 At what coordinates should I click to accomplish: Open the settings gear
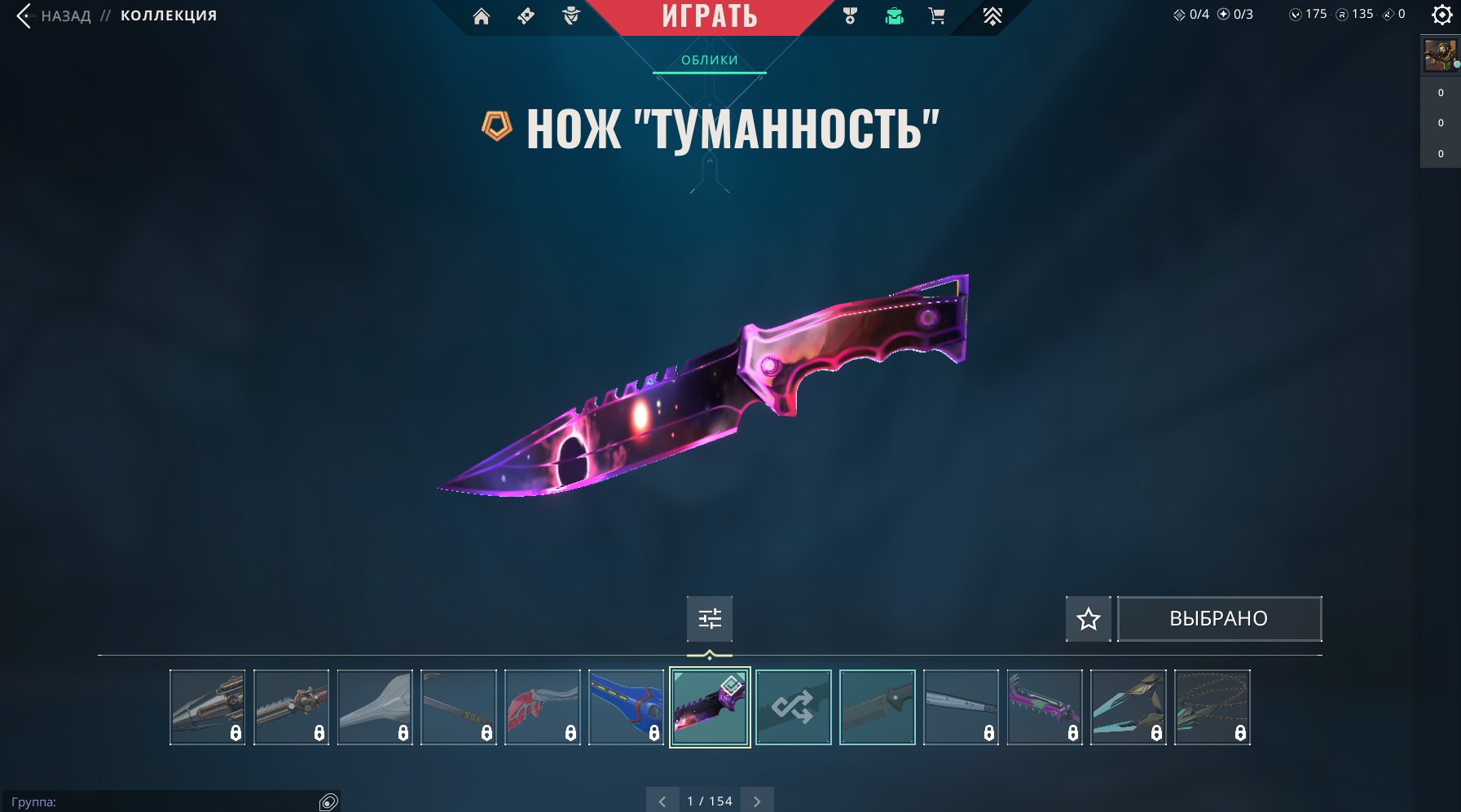[1441, 13]
